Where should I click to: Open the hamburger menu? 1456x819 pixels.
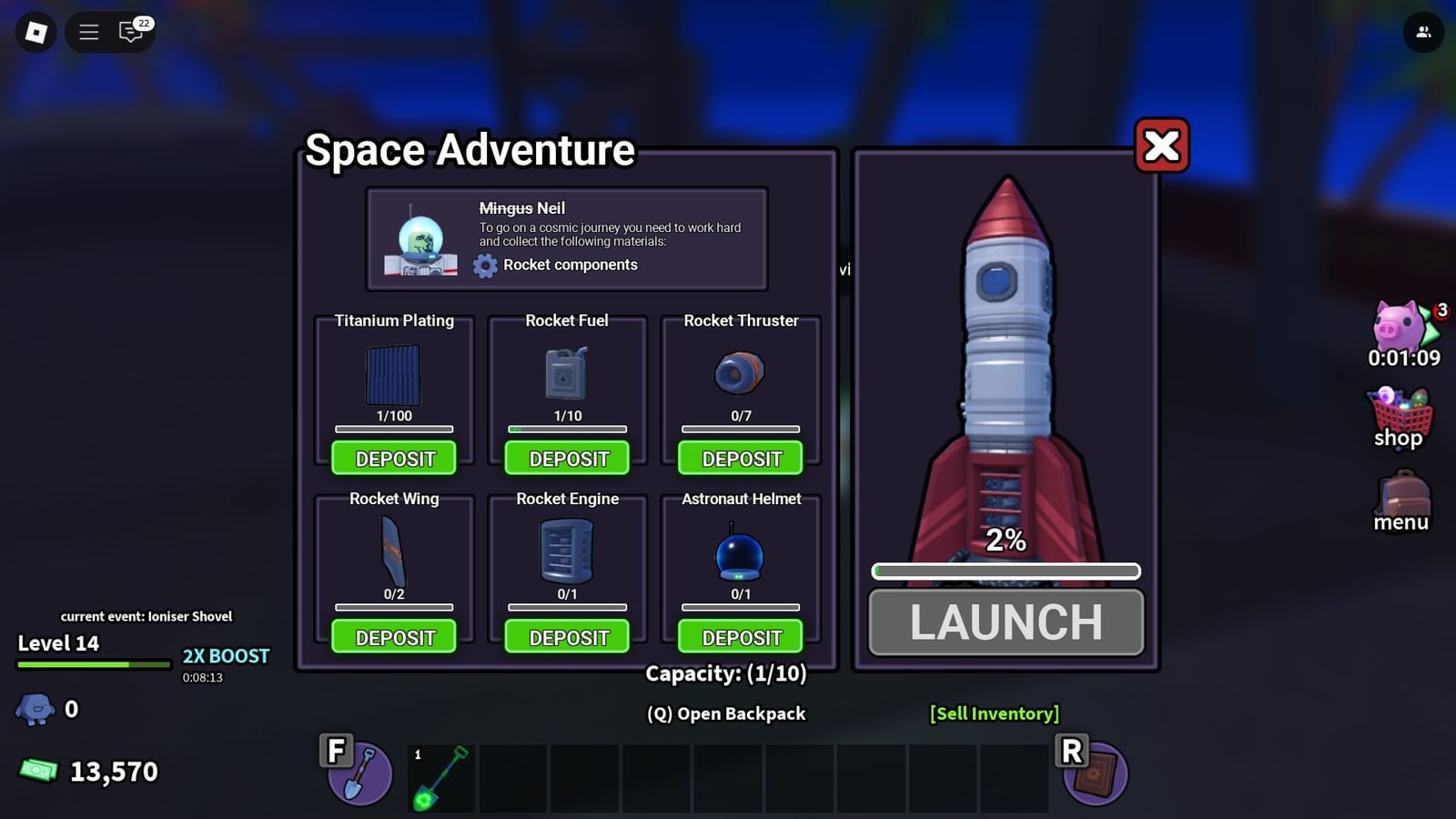click(x=88, y=32)
